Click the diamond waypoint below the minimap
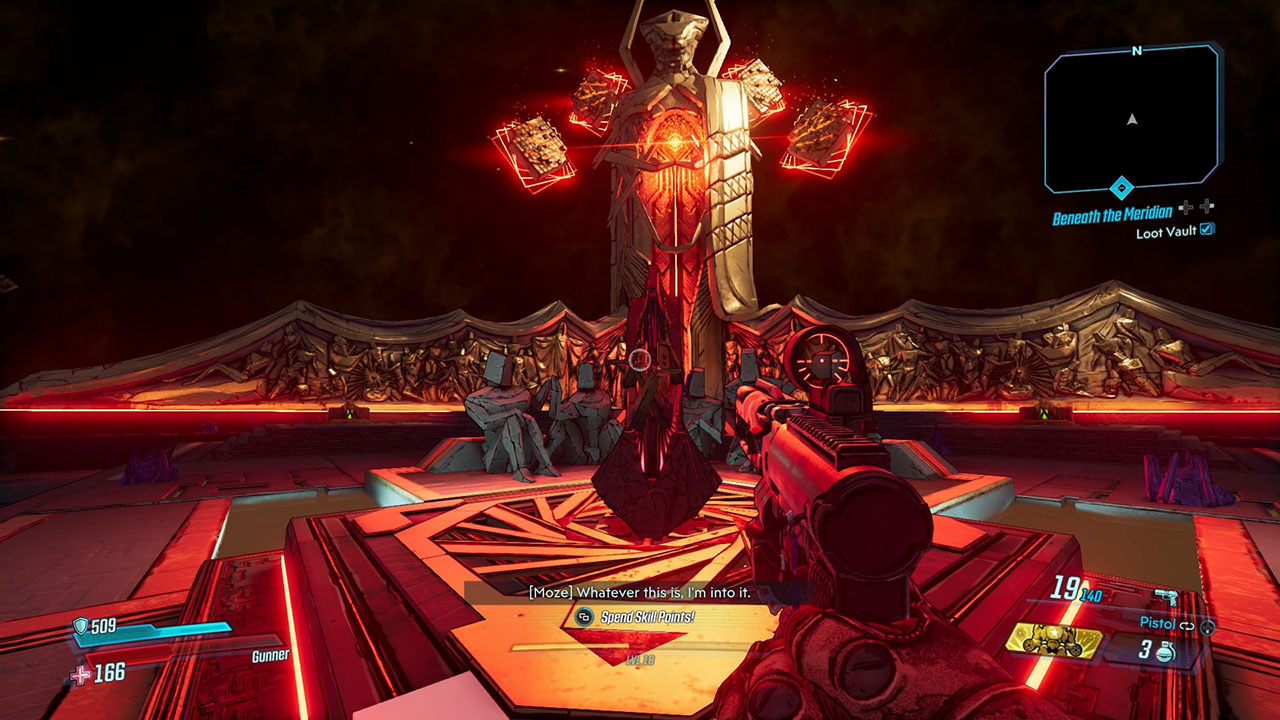Viewport: 1280px width, 720px height. [1122, 188]
